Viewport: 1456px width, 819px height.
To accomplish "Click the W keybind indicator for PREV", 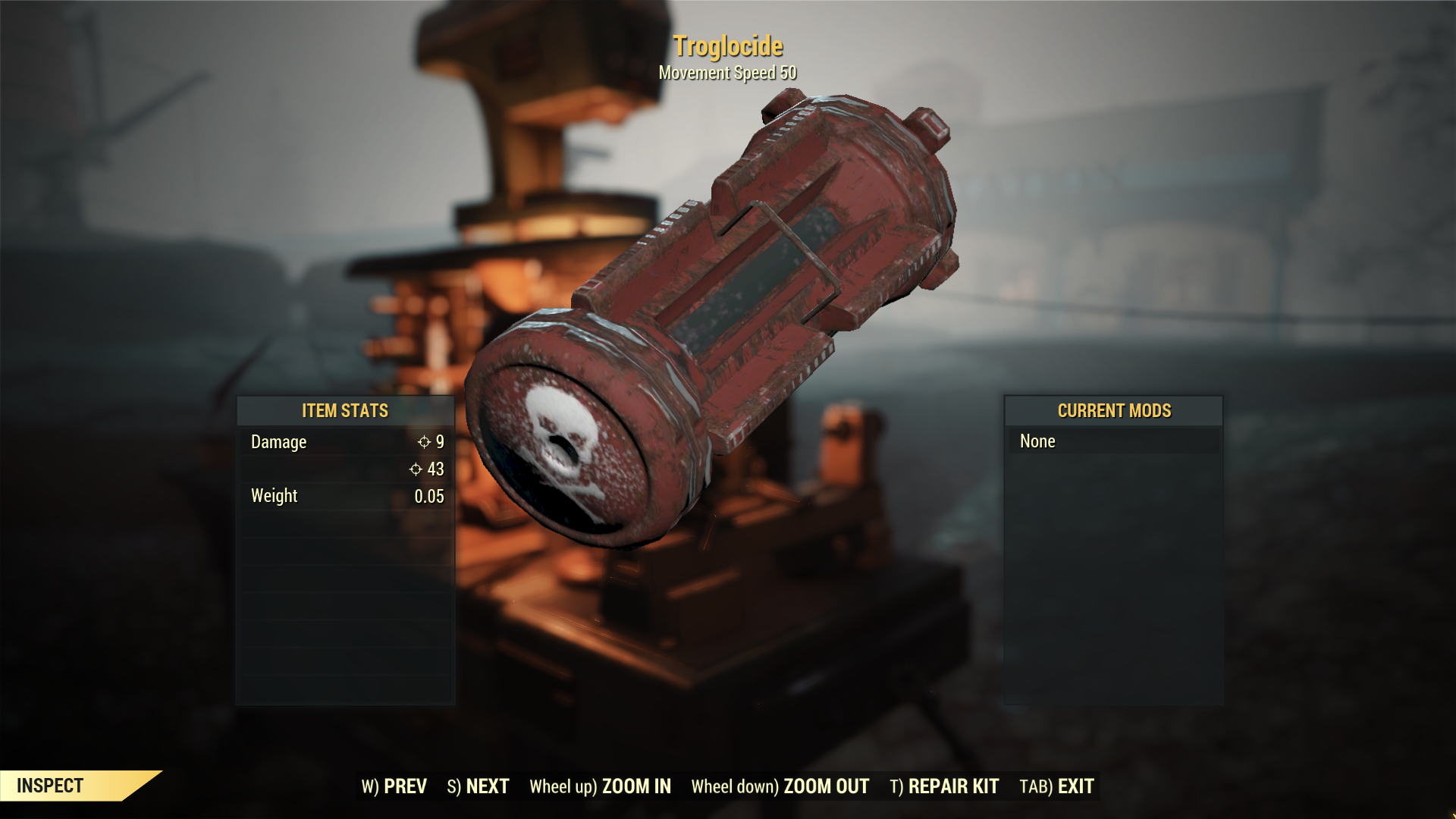I will [x=371, y=786].
